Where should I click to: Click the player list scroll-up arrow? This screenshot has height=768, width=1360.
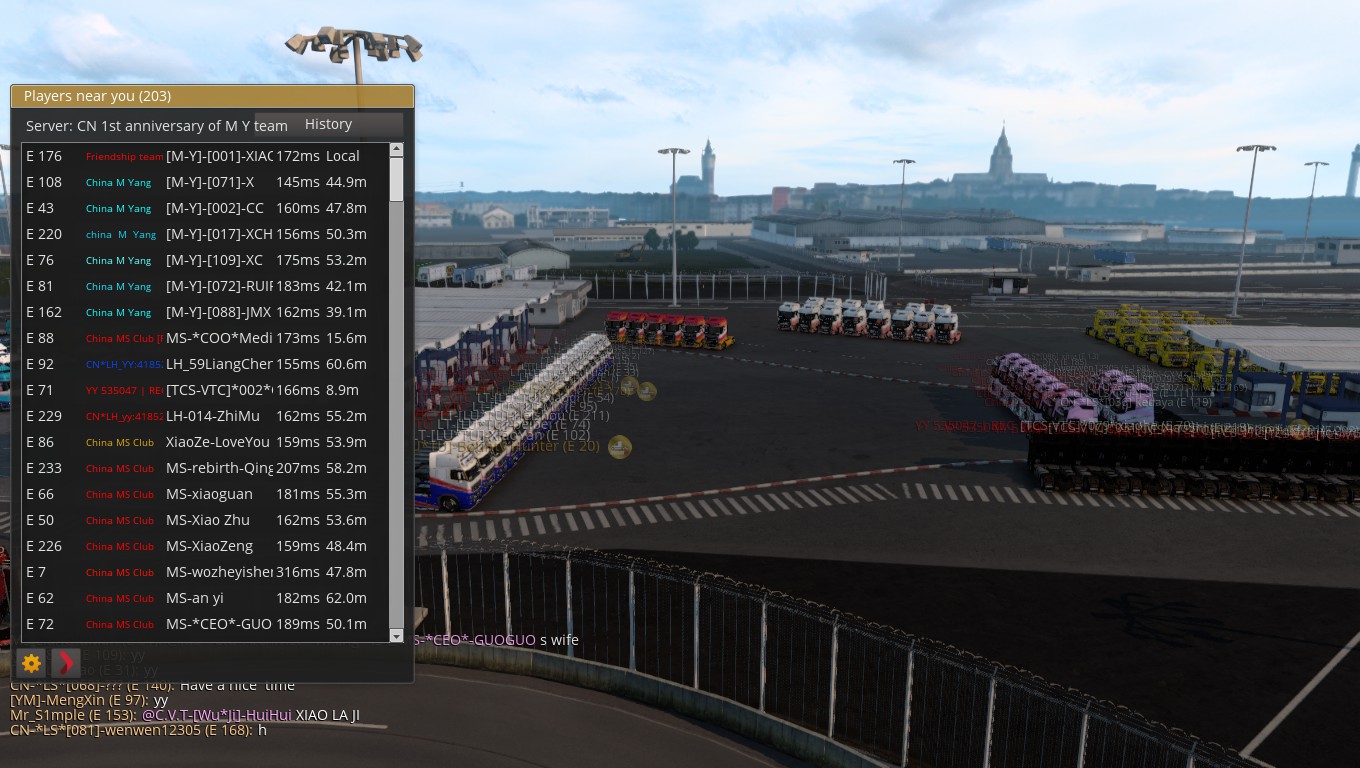click(x=396, y=150)
